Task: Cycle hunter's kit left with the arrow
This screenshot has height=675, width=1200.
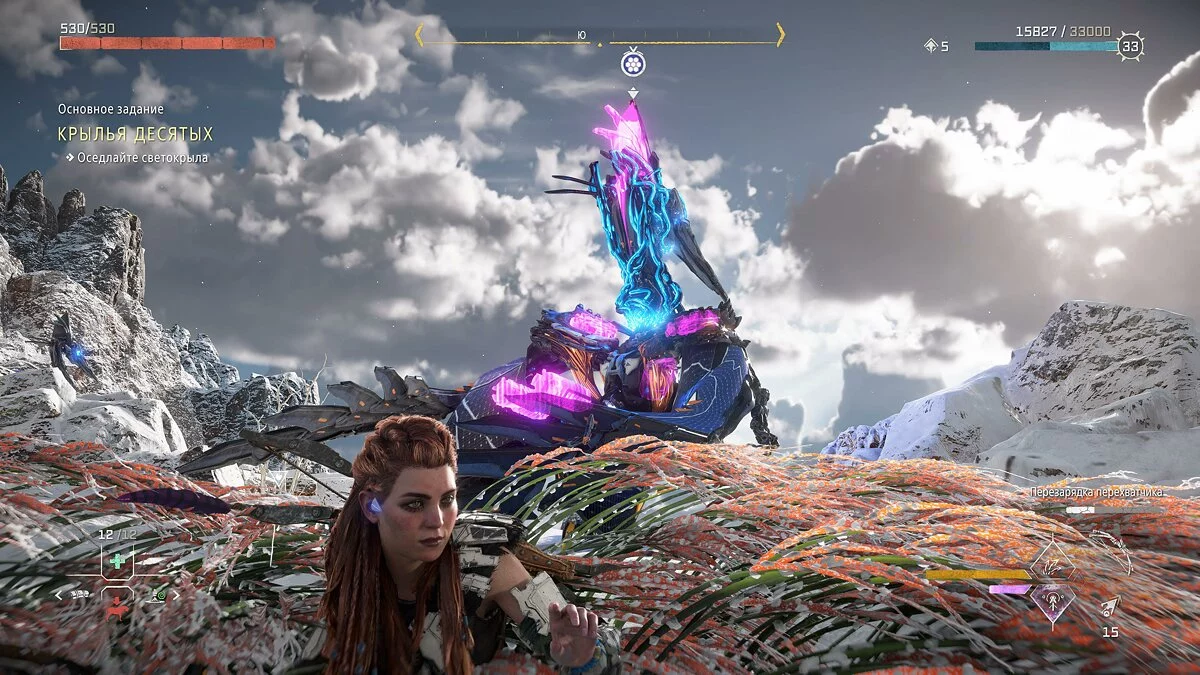Action: pyautogui.click(x=59, y=594)
